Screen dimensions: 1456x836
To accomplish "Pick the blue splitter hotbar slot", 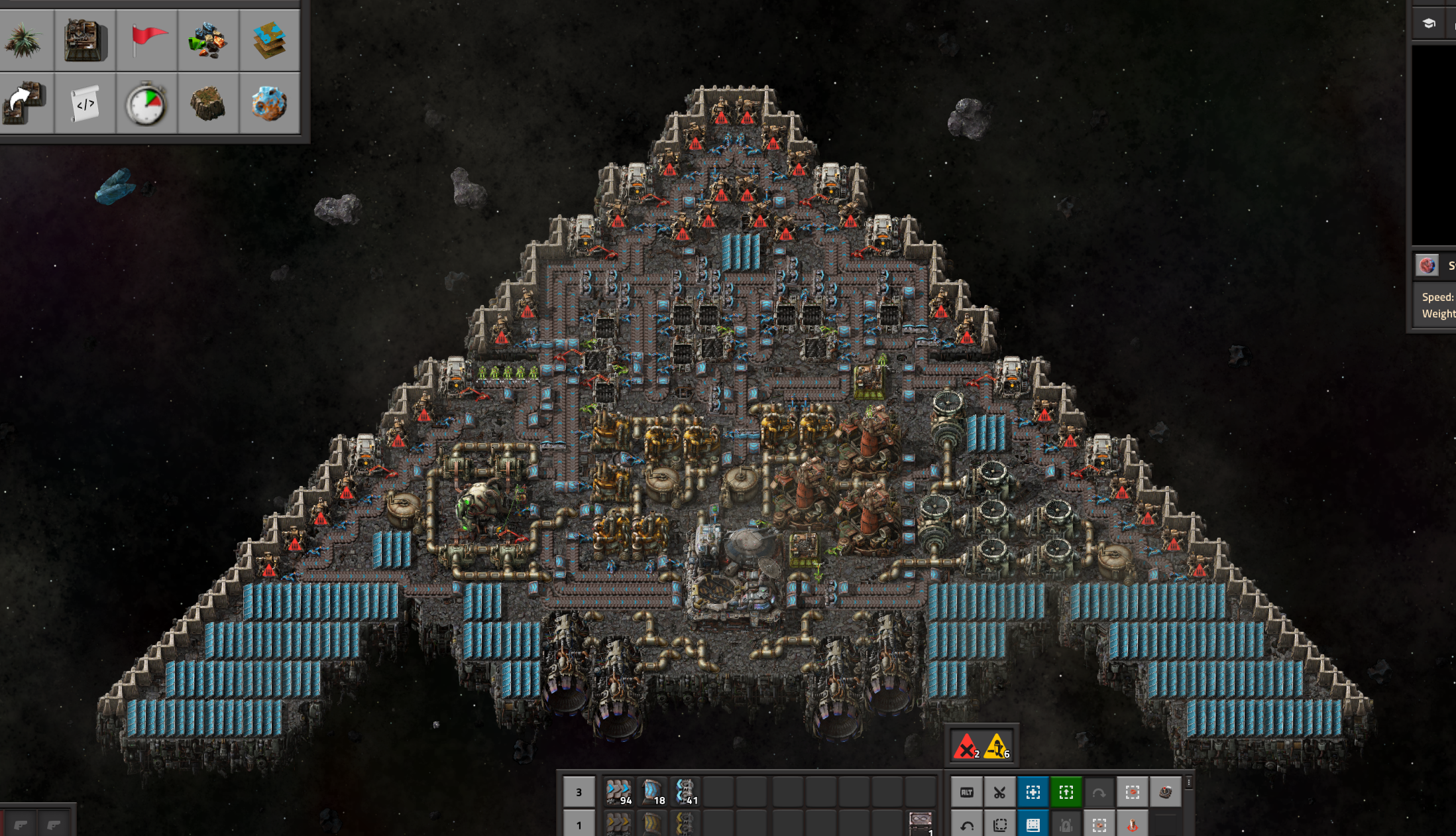I will pyautogui.click(x=685, y=792).
